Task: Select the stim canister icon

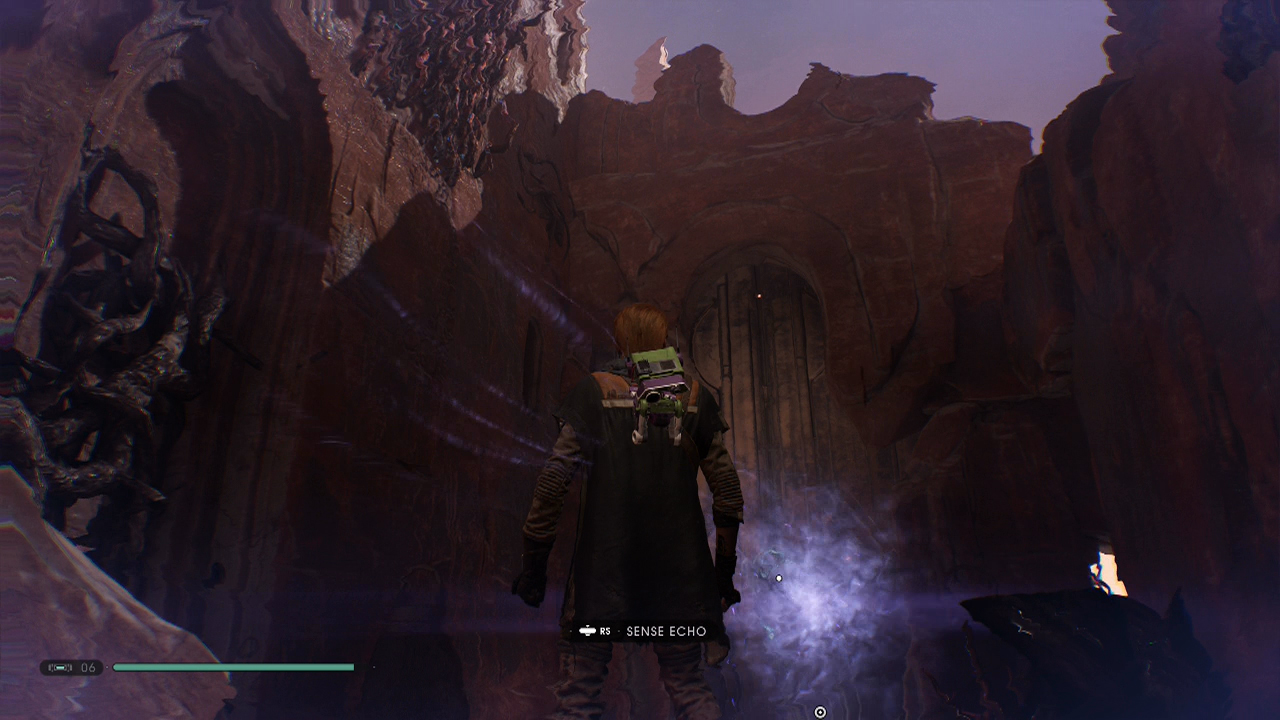Action: pos(60,667)
